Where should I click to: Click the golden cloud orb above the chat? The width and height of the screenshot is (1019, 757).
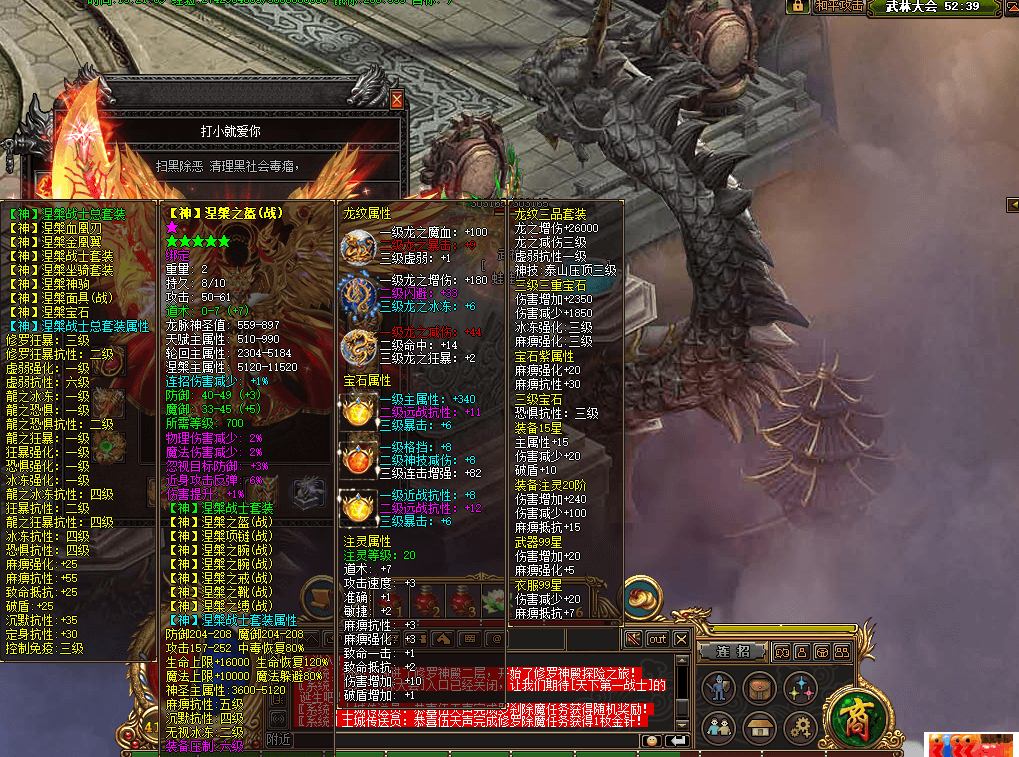coord(641,598)
